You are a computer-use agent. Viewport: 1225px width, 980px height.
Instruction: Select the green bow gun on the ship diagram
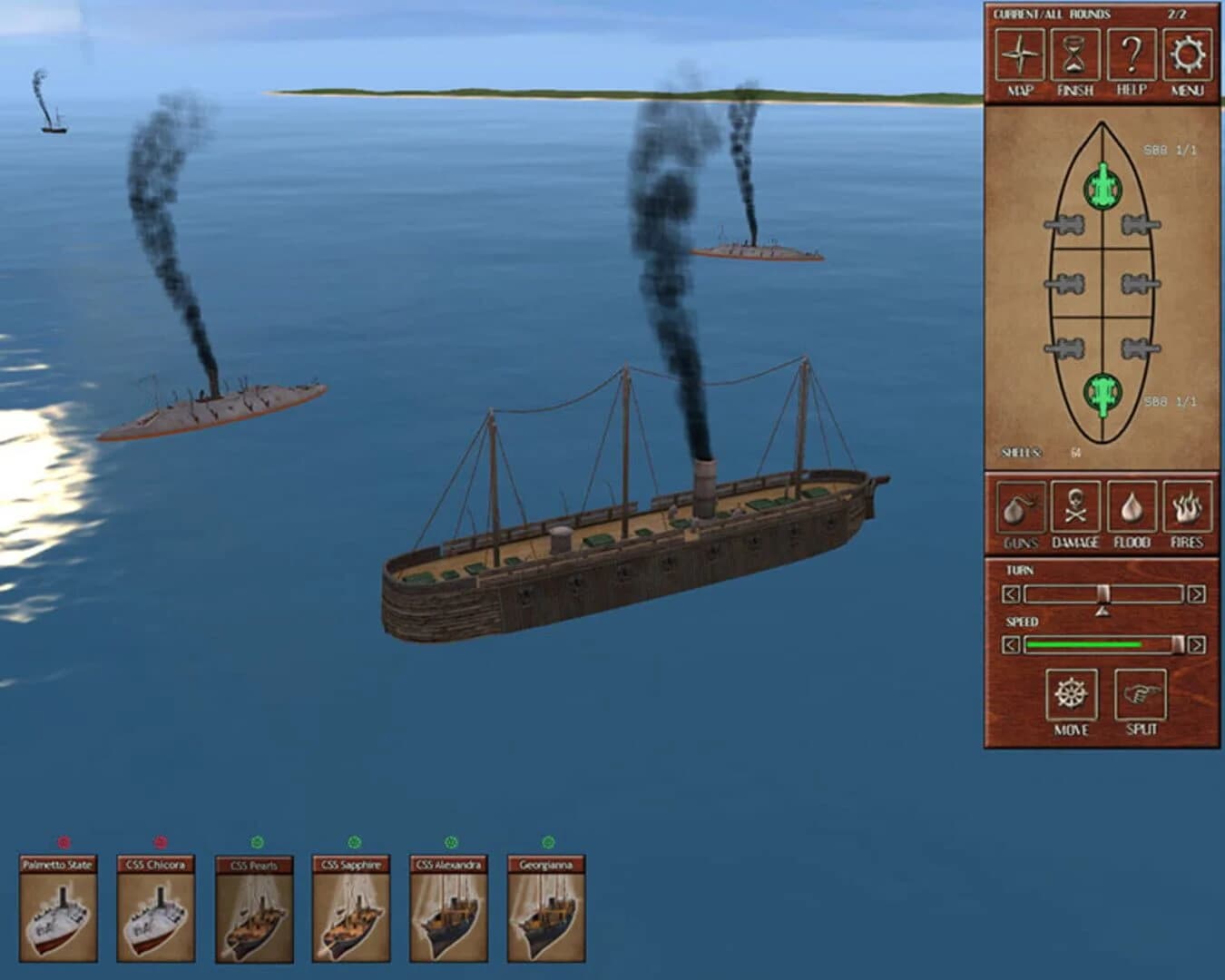click(x=1102, y=186)
